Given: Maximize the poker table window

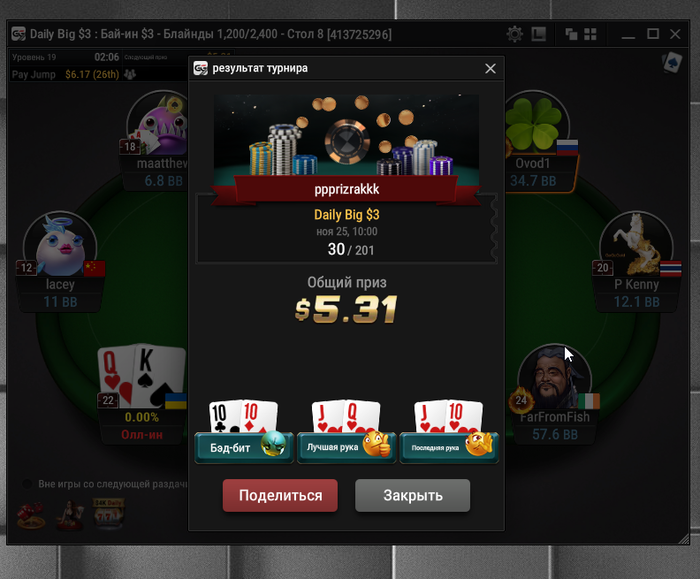Looking at the screenshot, I should point(653,34).
